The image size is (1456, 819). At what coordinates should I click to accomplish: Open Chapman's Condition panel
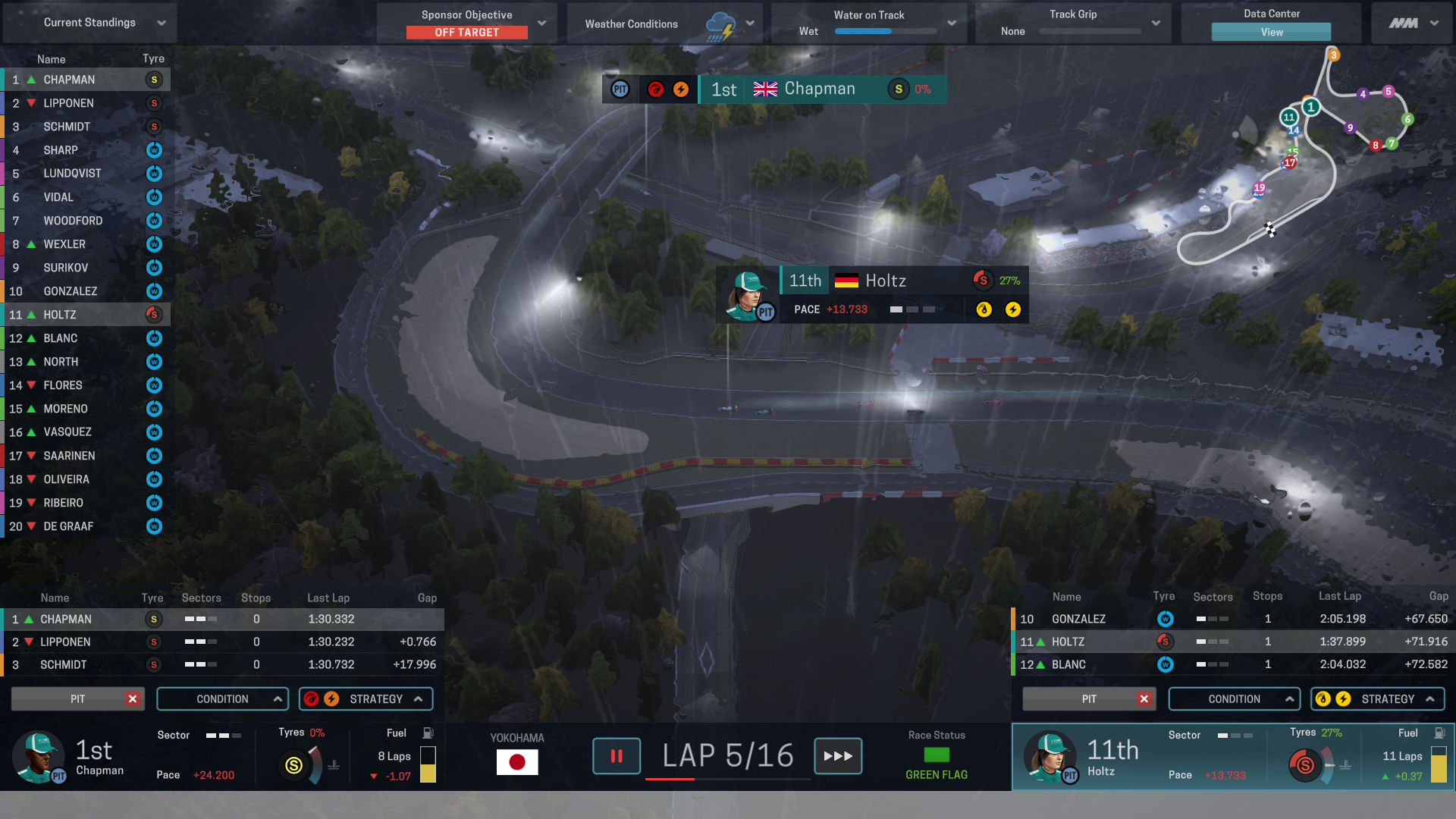pyautogui.click(x=222, y=699)
